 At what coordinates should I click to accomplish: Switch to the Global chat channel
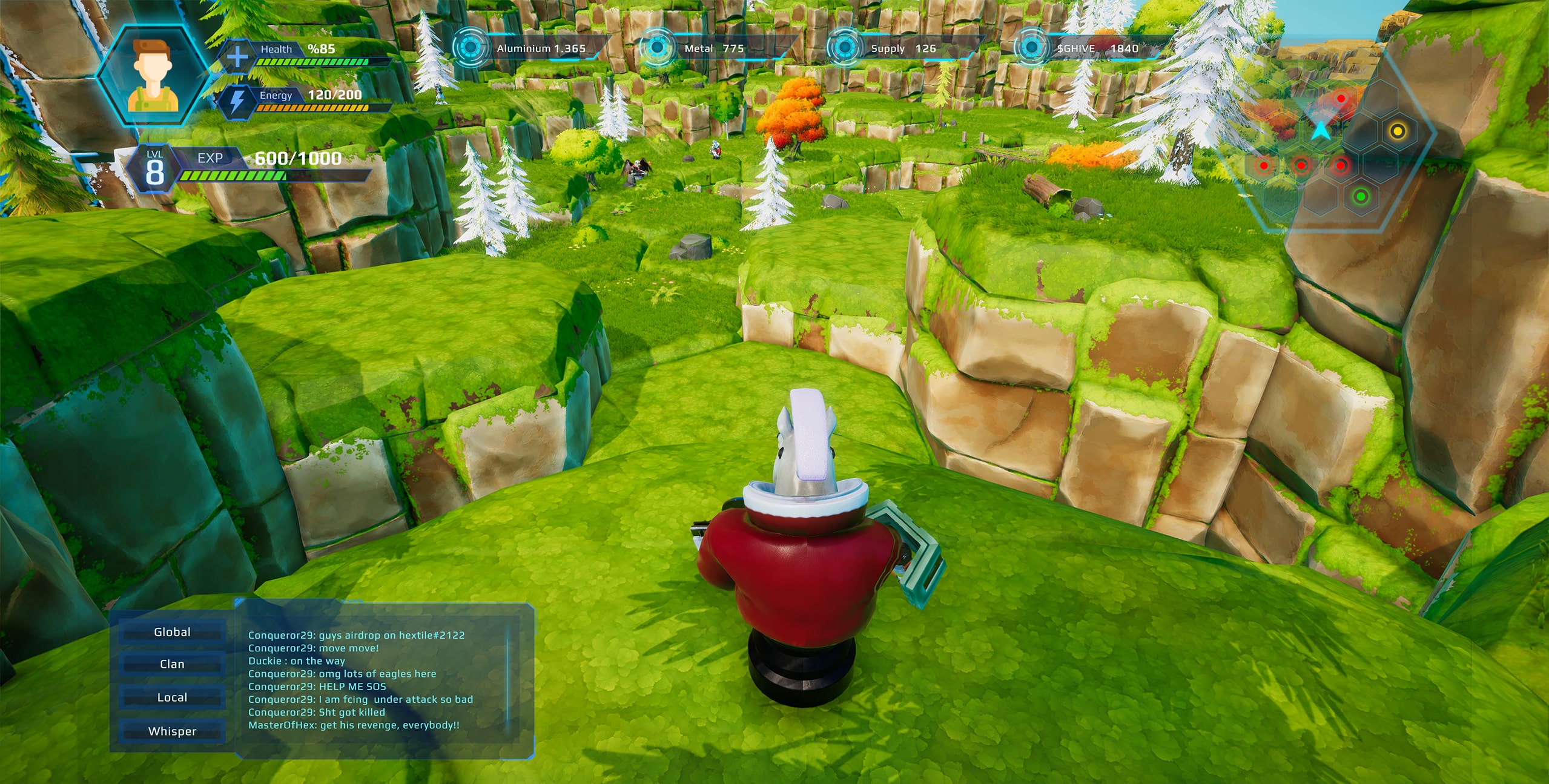click(x=172, y=632)
